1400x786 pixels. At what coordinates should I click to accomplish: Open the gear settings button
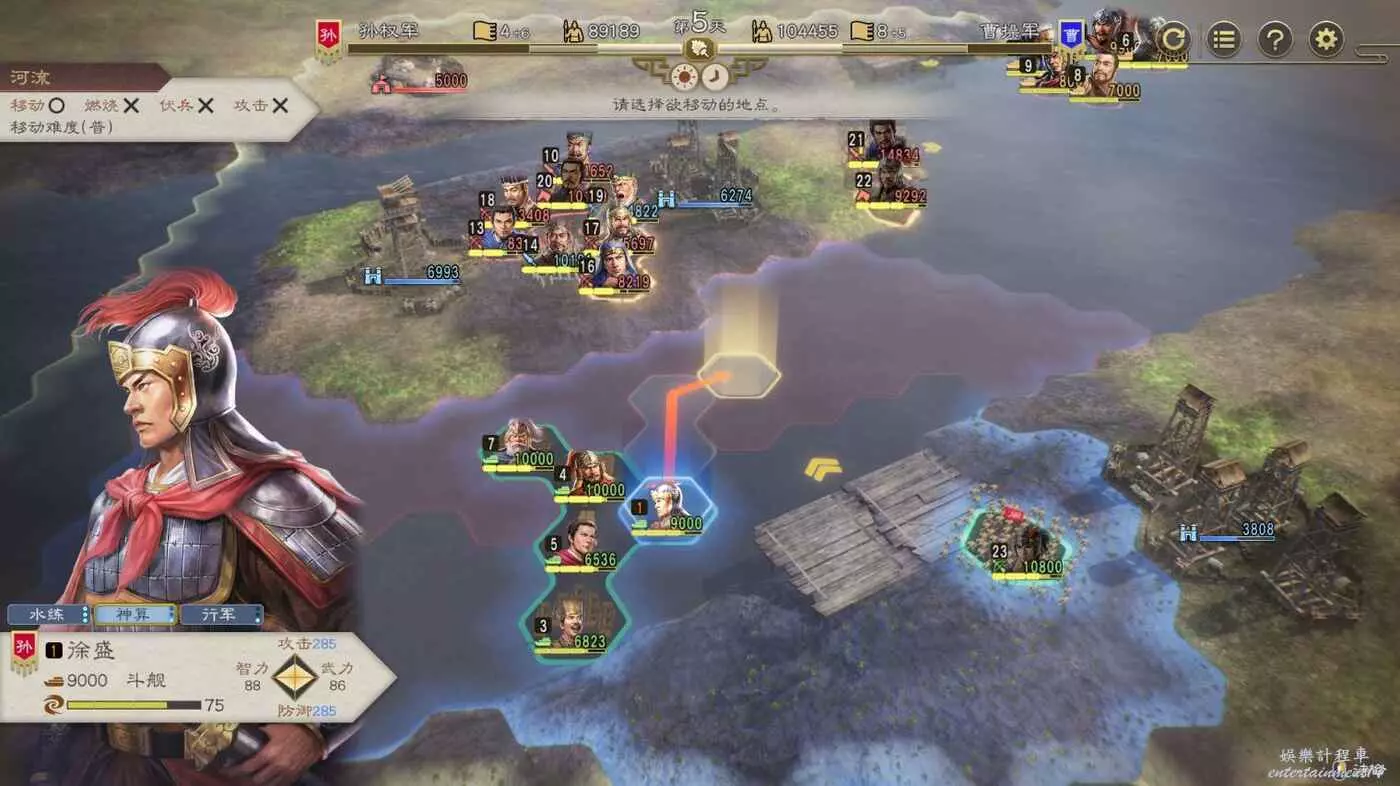(1326, 40)
